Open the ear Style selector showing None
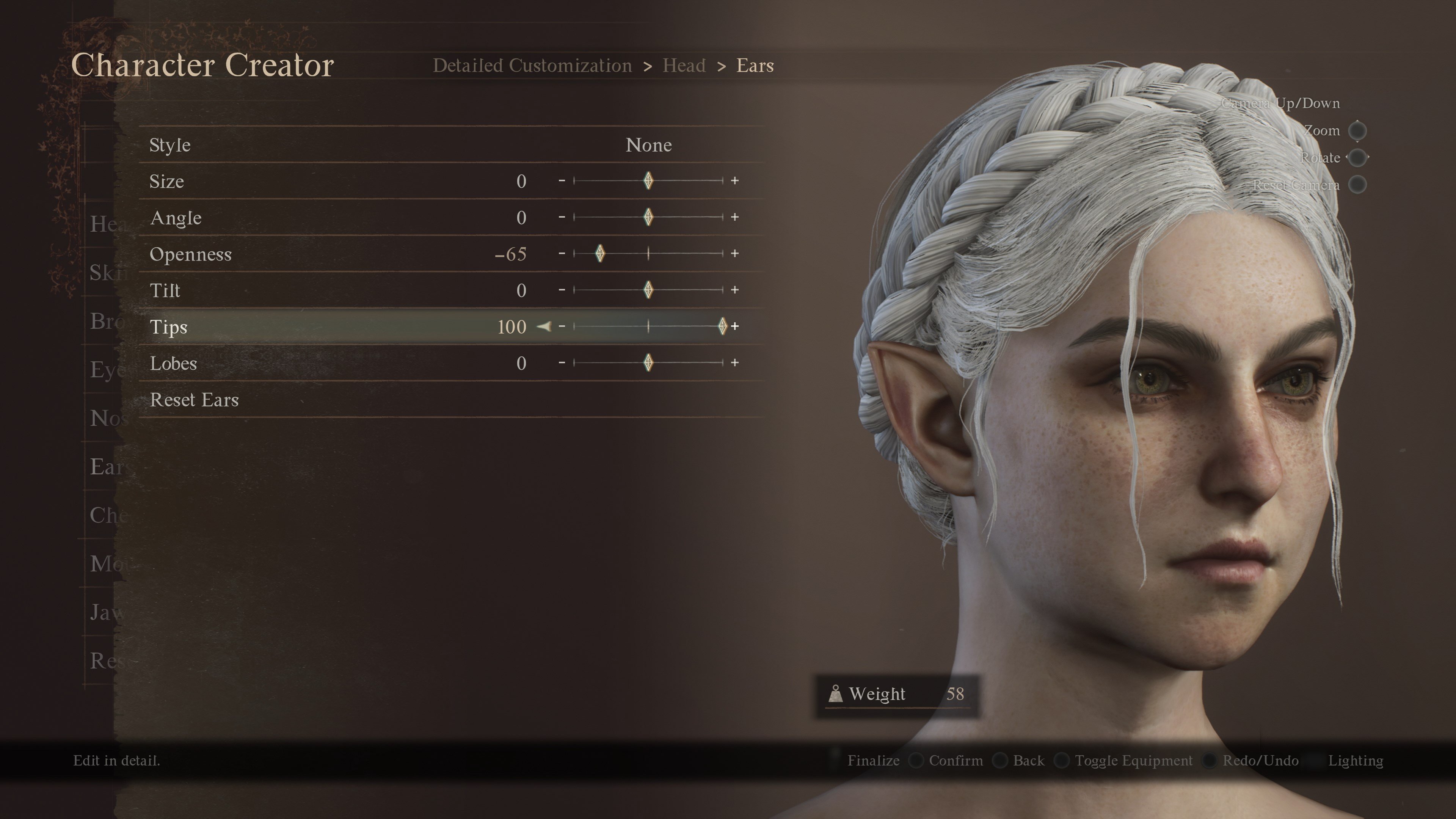The width and height of the screenshot is (1456, 819). (x=649, y=145)
